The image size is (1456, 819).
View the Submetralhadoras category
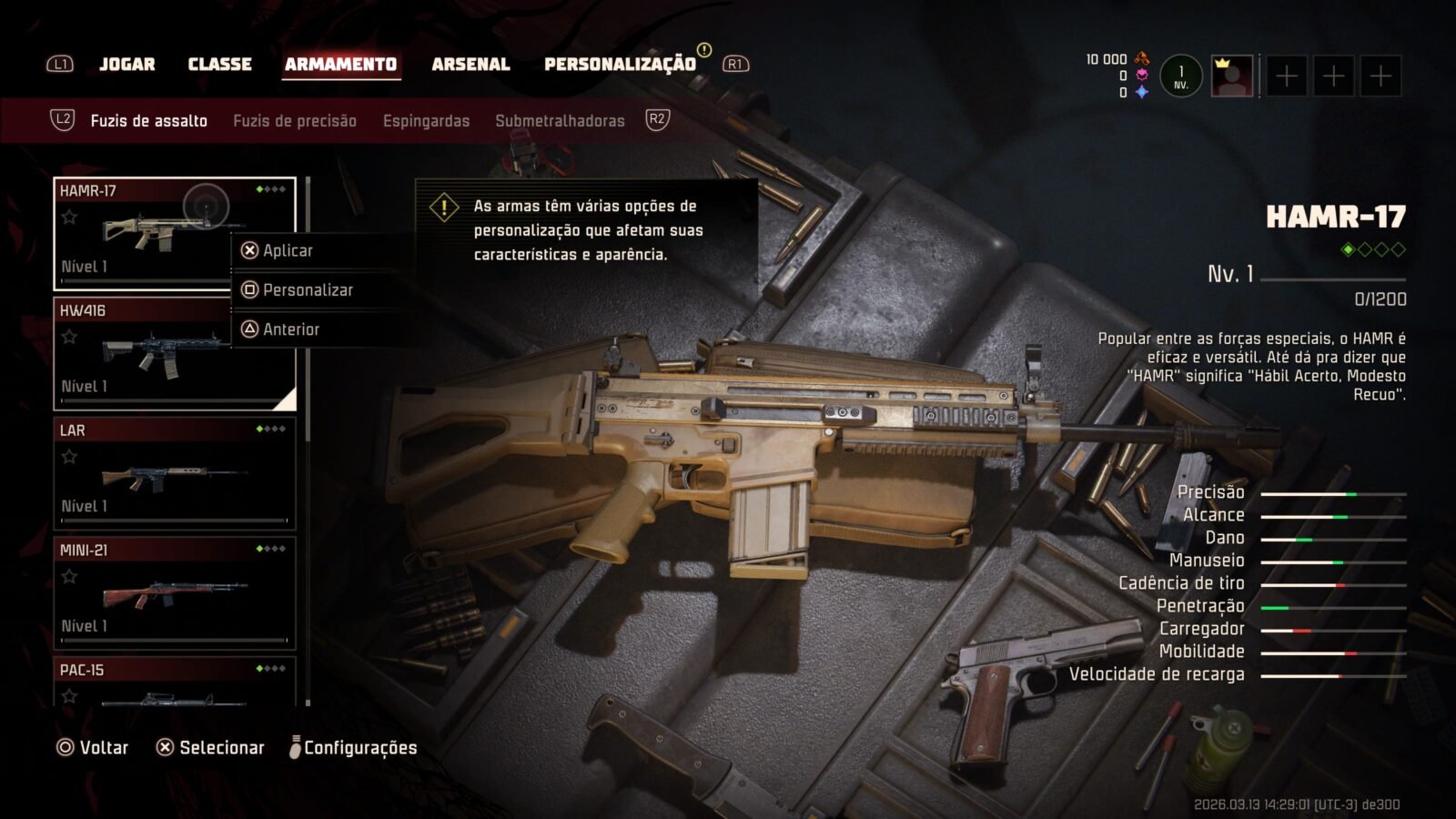[560, 120]
